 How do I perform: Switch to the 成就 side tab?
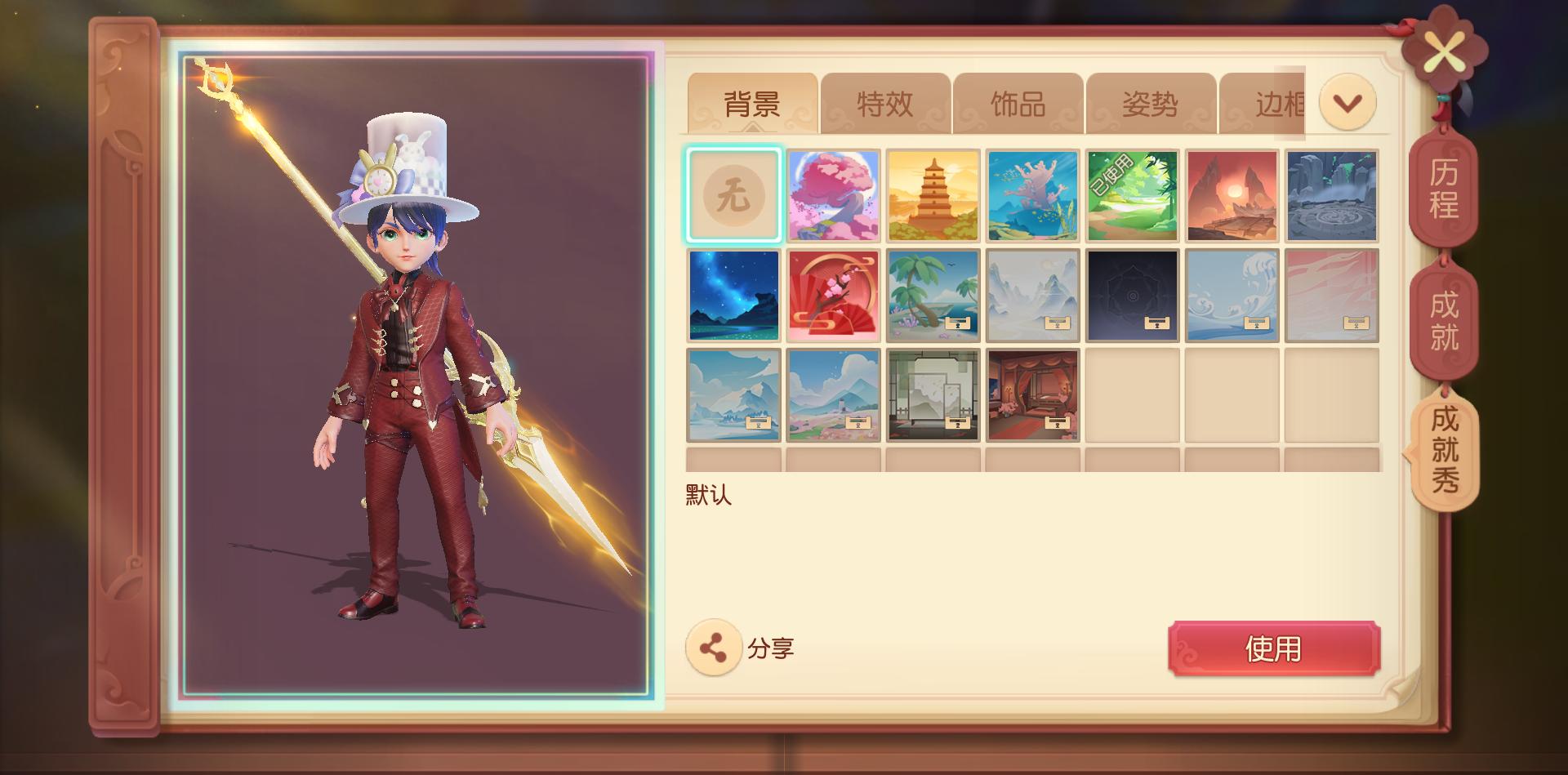1443,320
